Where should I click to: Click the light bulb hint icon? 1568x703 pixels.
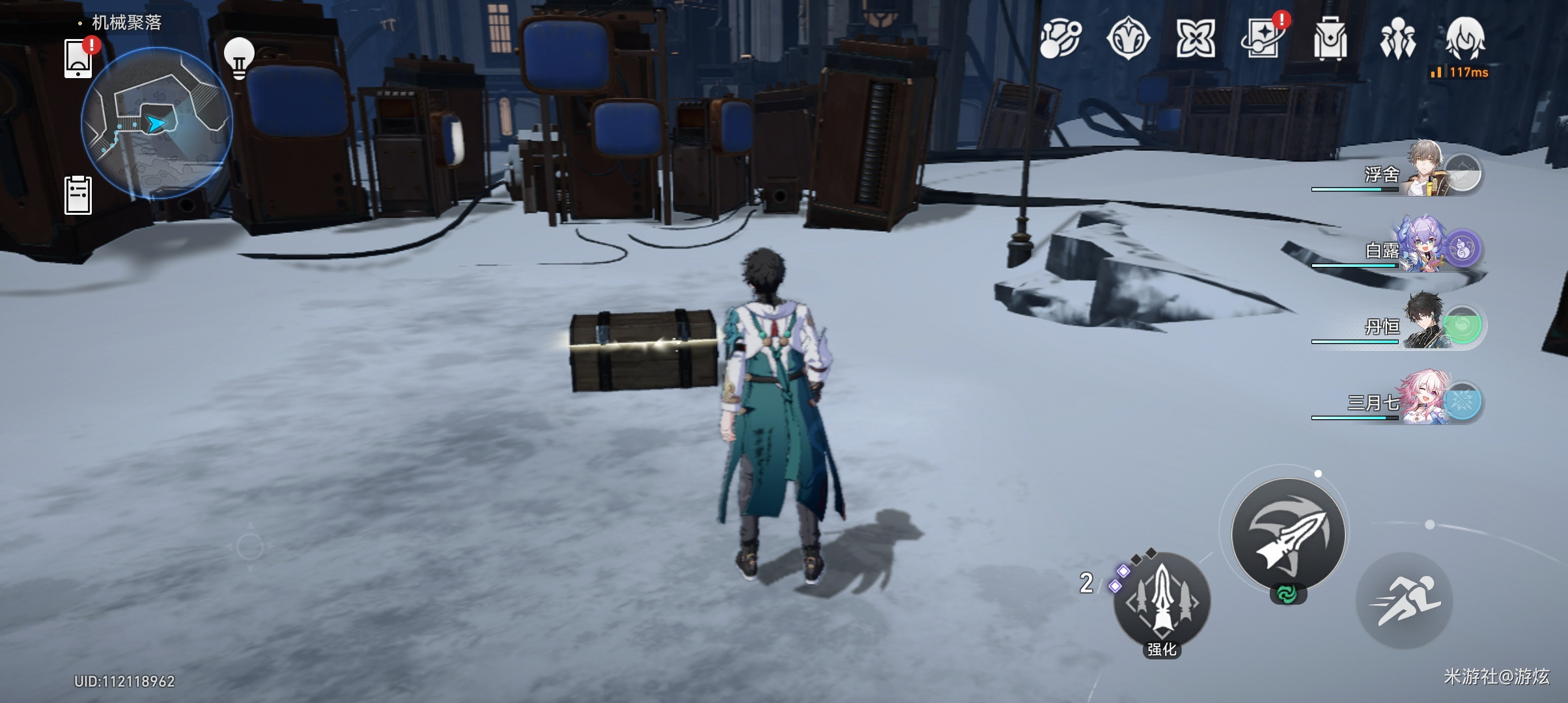coord(239,58)
